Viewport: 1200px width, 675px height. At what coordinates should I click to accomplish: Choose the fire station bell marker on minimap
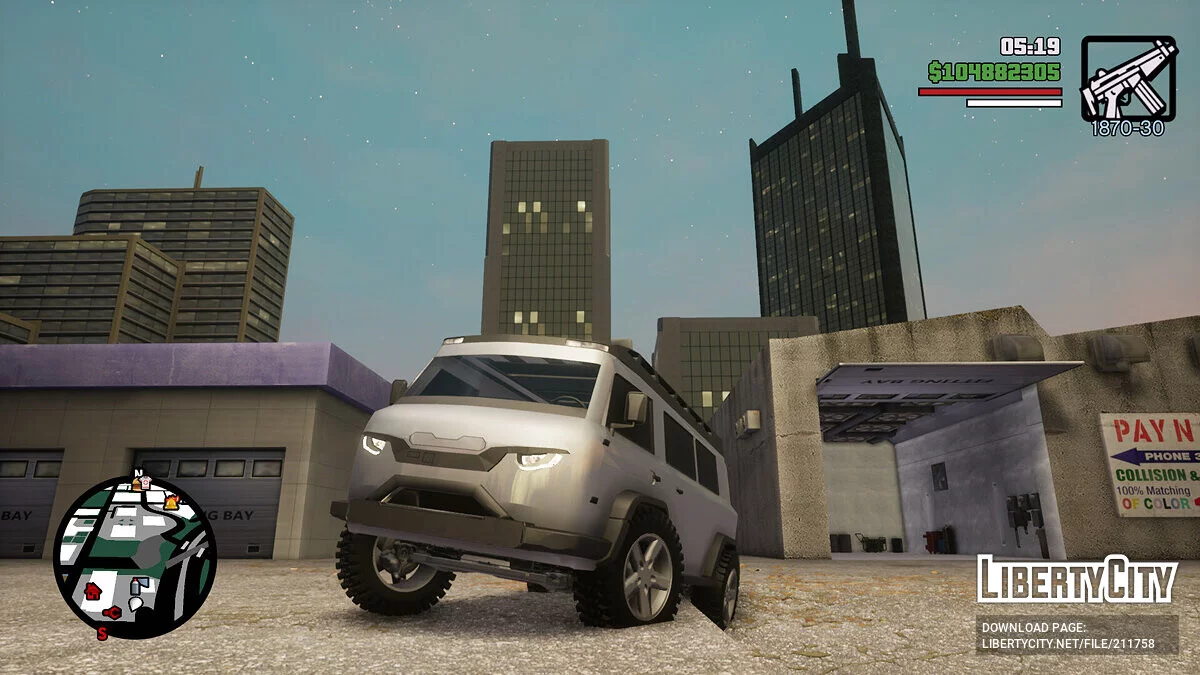[171, 502]
